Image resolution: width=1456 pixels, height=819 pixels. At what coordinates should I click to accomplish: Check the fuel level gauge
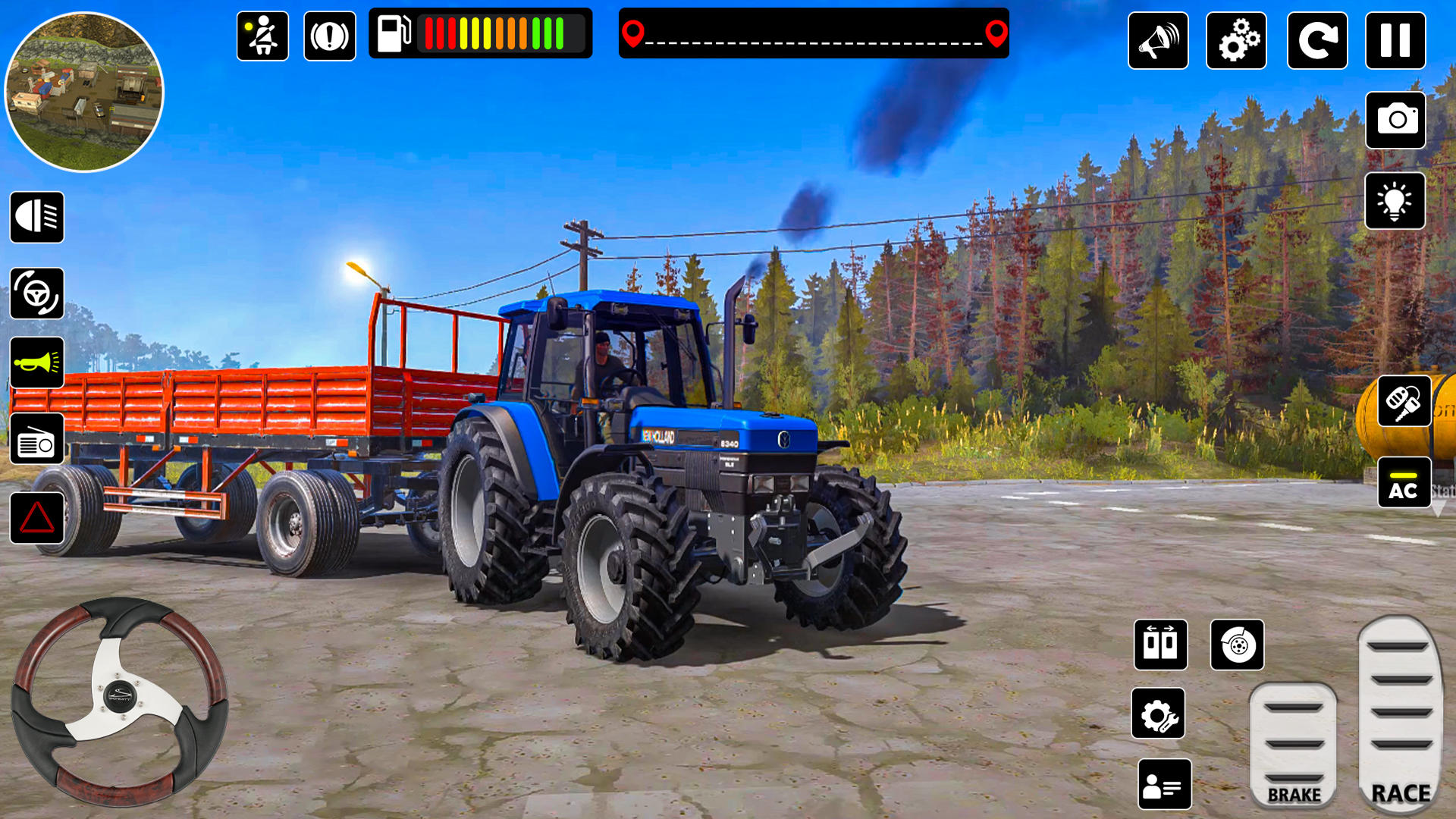pyautogui.click(x=482, y=32)
